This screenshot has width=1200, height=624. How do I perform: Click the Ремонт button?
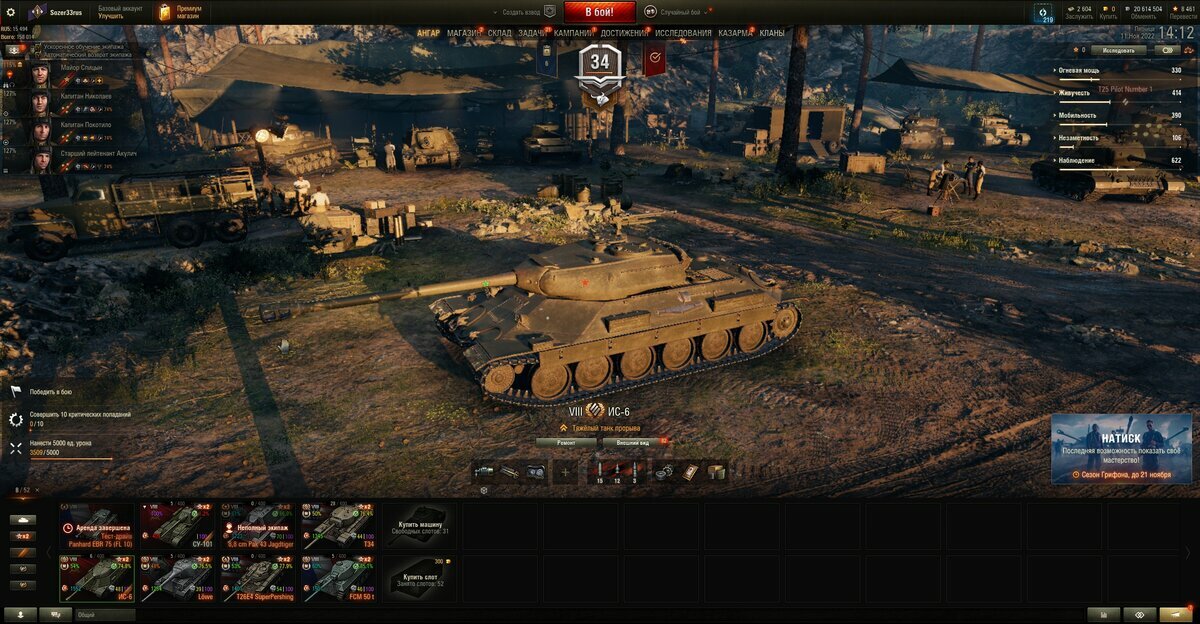566,441
